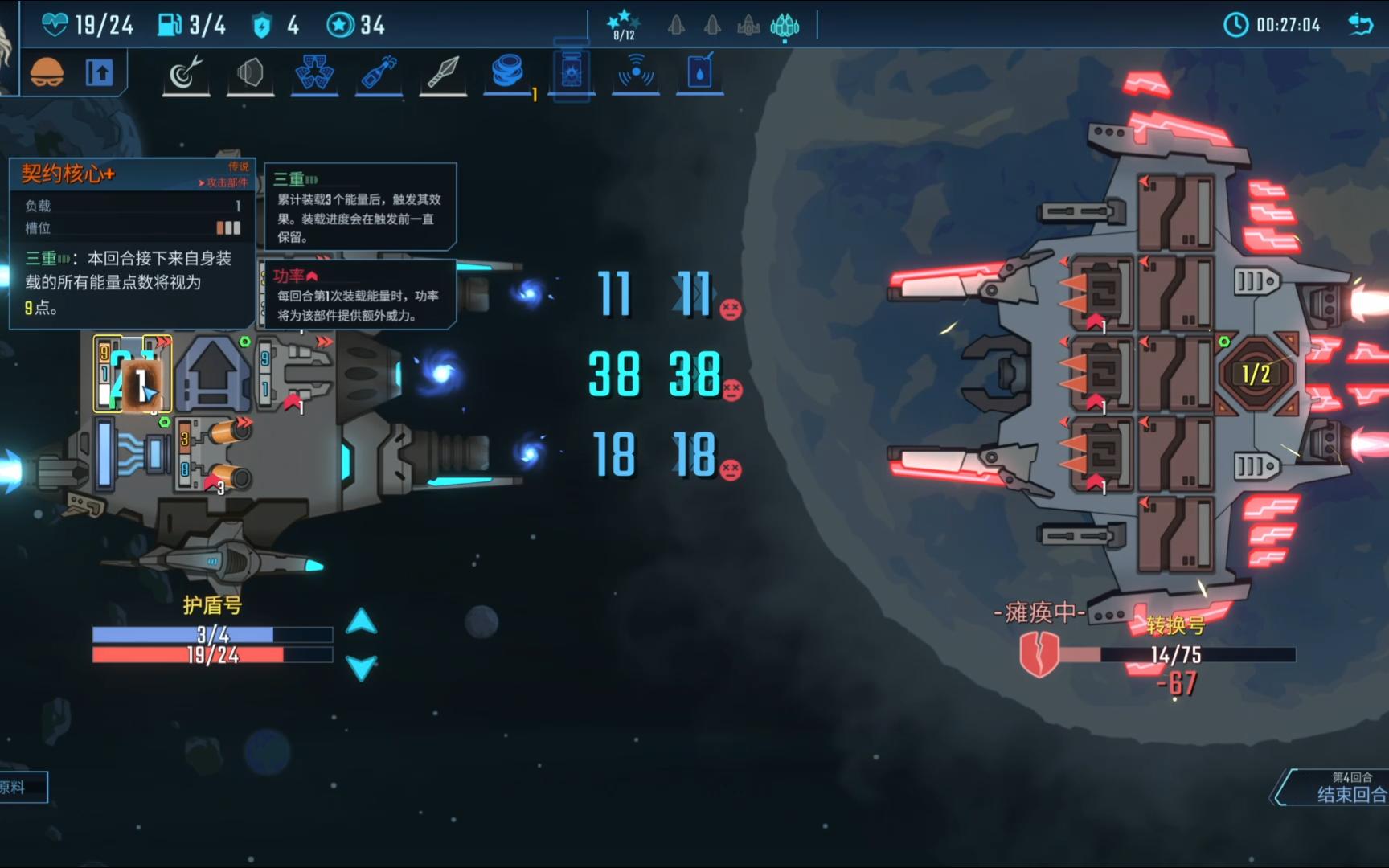1389x868 pixels.
Task: Pick the blue three-petal relic icon
Action: tap(314, 74)
